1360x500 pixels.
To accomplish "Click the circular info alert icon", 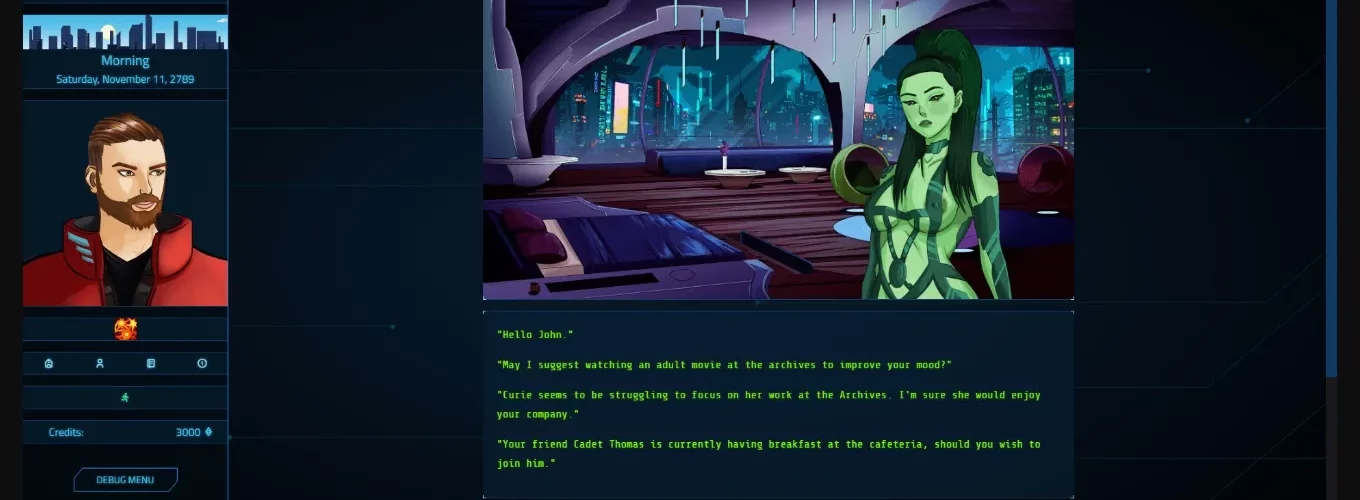I will (x=202, y=363).
